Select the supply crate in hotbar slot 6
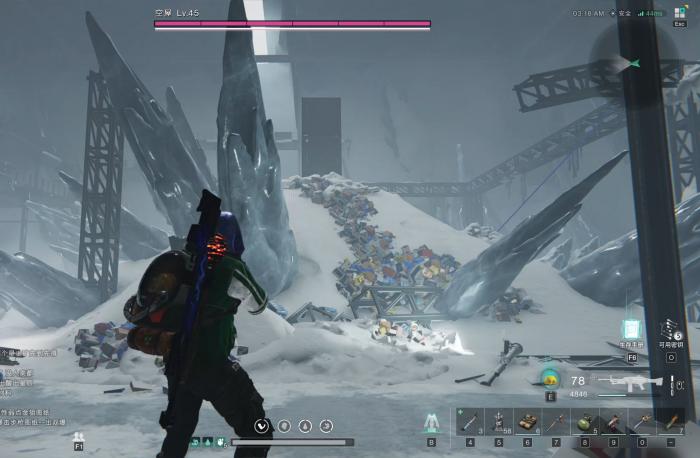700x458 pixels. (x=527, y=422)
